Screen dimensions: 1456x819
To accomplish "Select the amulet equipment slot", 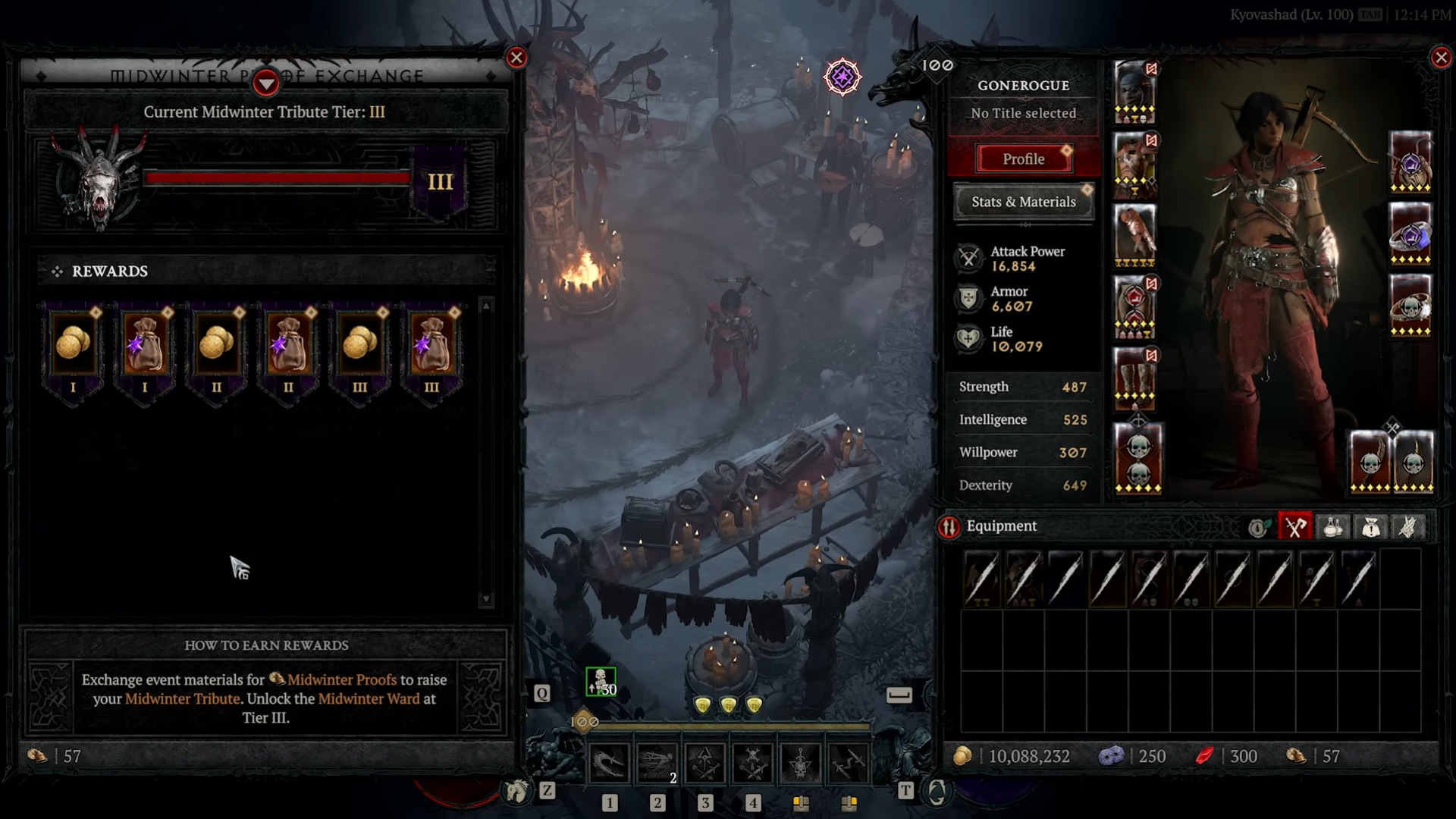I will point(1410,162).
